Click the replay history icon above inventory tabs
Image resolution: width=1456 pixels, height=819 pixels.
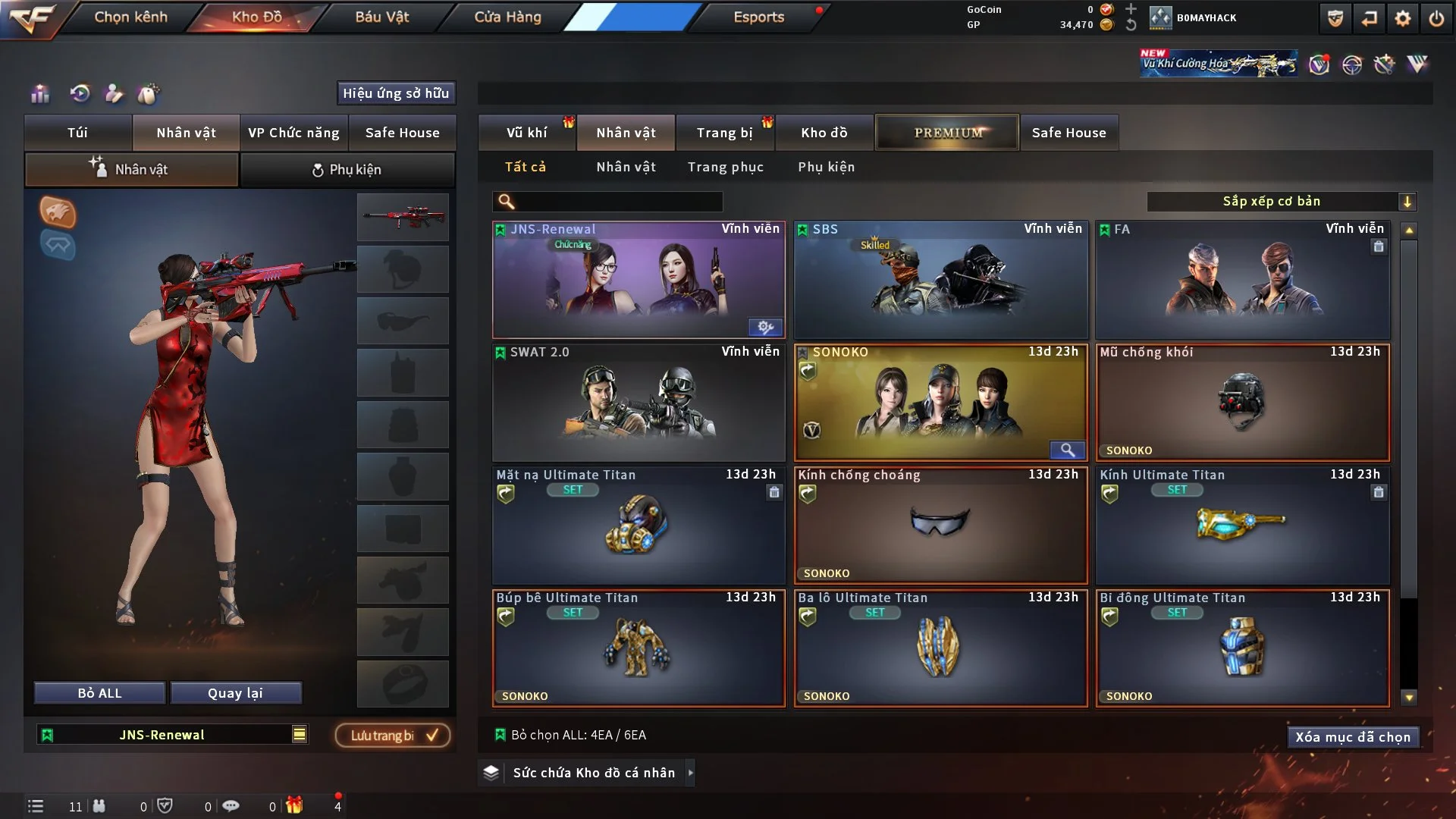(80, 93)
